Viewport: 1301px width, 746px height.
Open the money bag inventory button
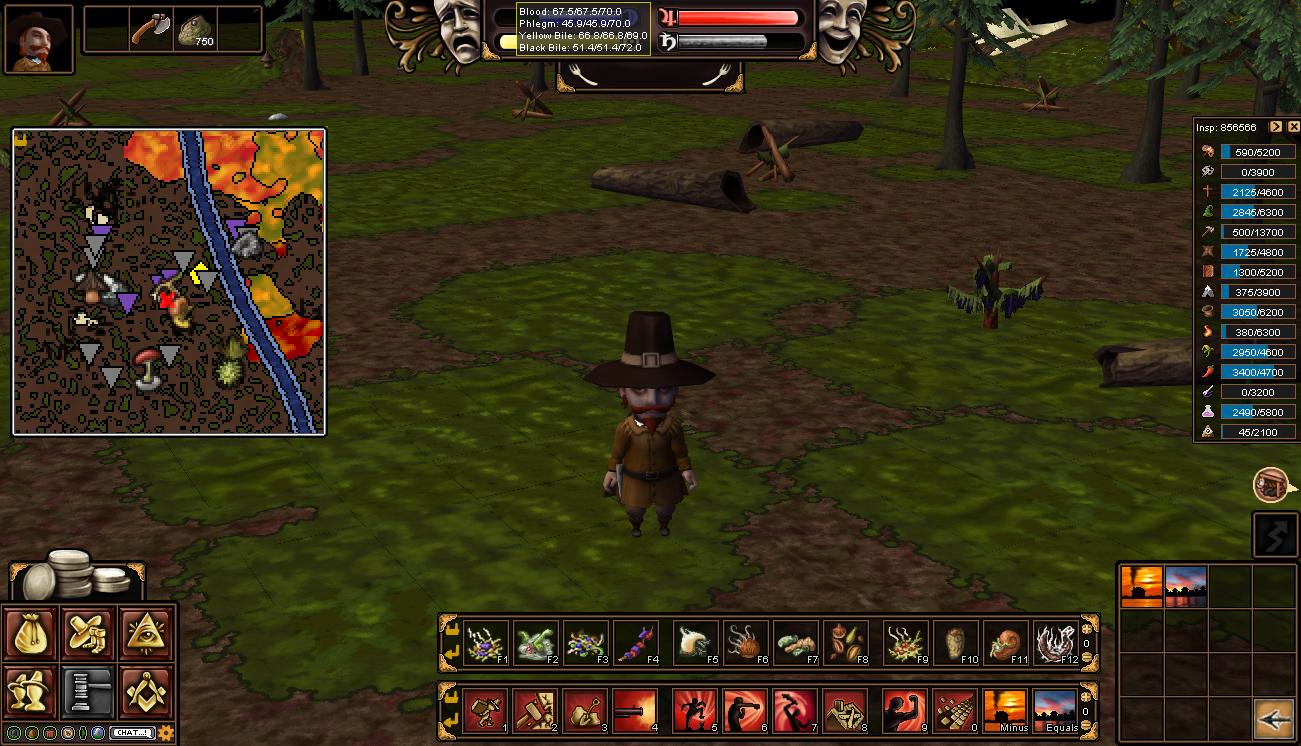(x=32, y=634)
